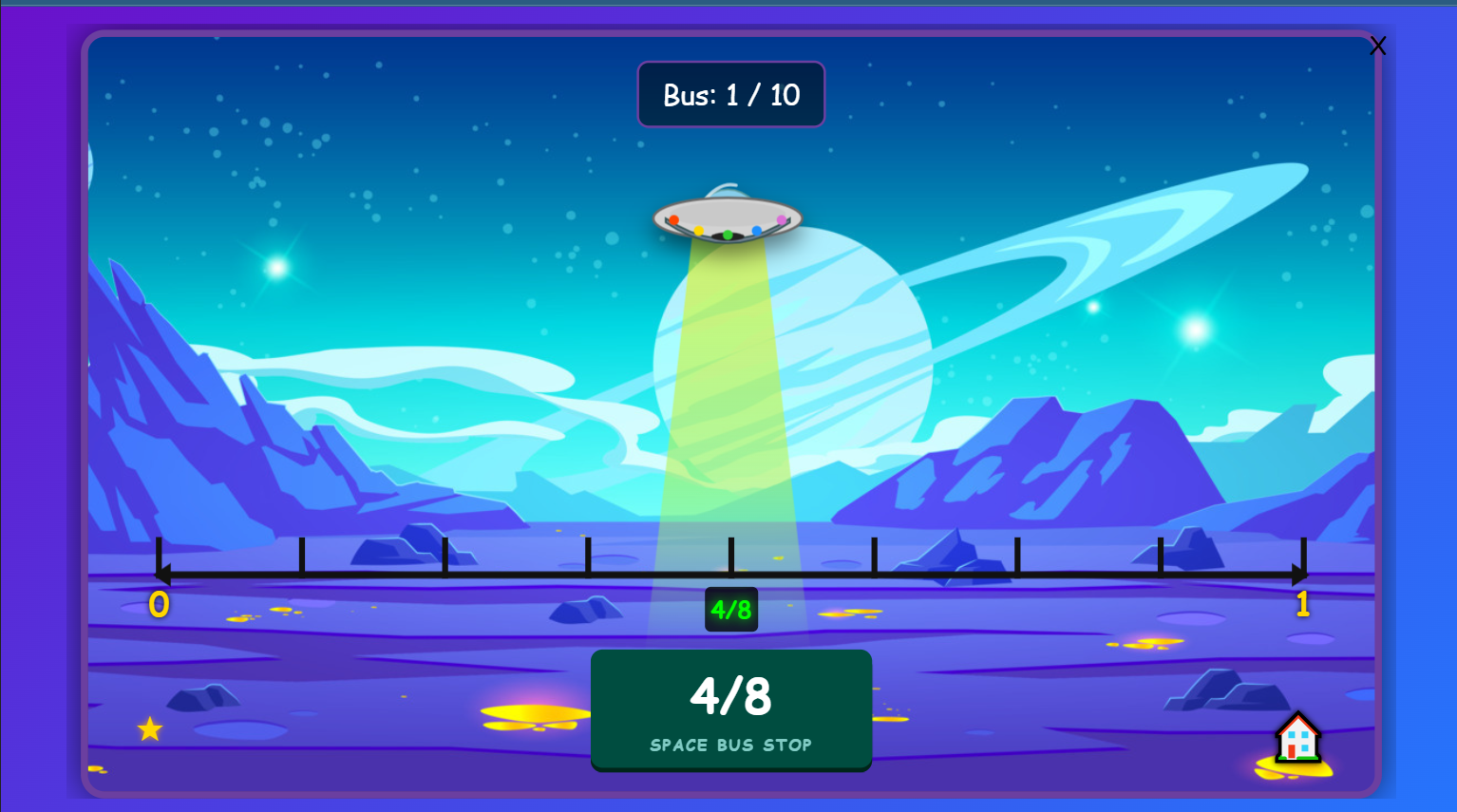Open the Bus: 1 / 10 counter panel
This screenshot has height=812, width=1457.
(730, 94)
